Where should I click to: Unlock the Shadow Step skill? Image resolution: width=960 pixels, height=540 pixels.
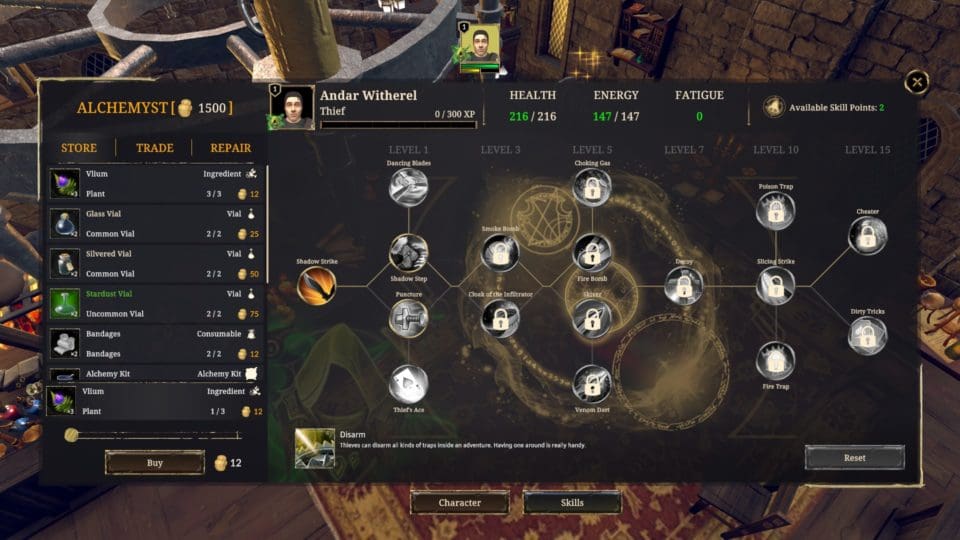(408, 252)
